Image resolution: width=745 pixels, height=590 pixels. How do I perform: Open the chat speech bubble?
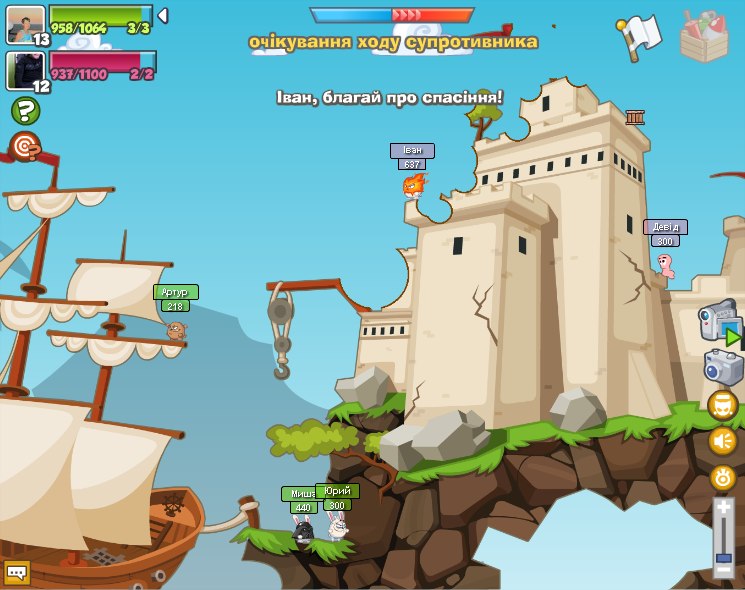[16, 572]
